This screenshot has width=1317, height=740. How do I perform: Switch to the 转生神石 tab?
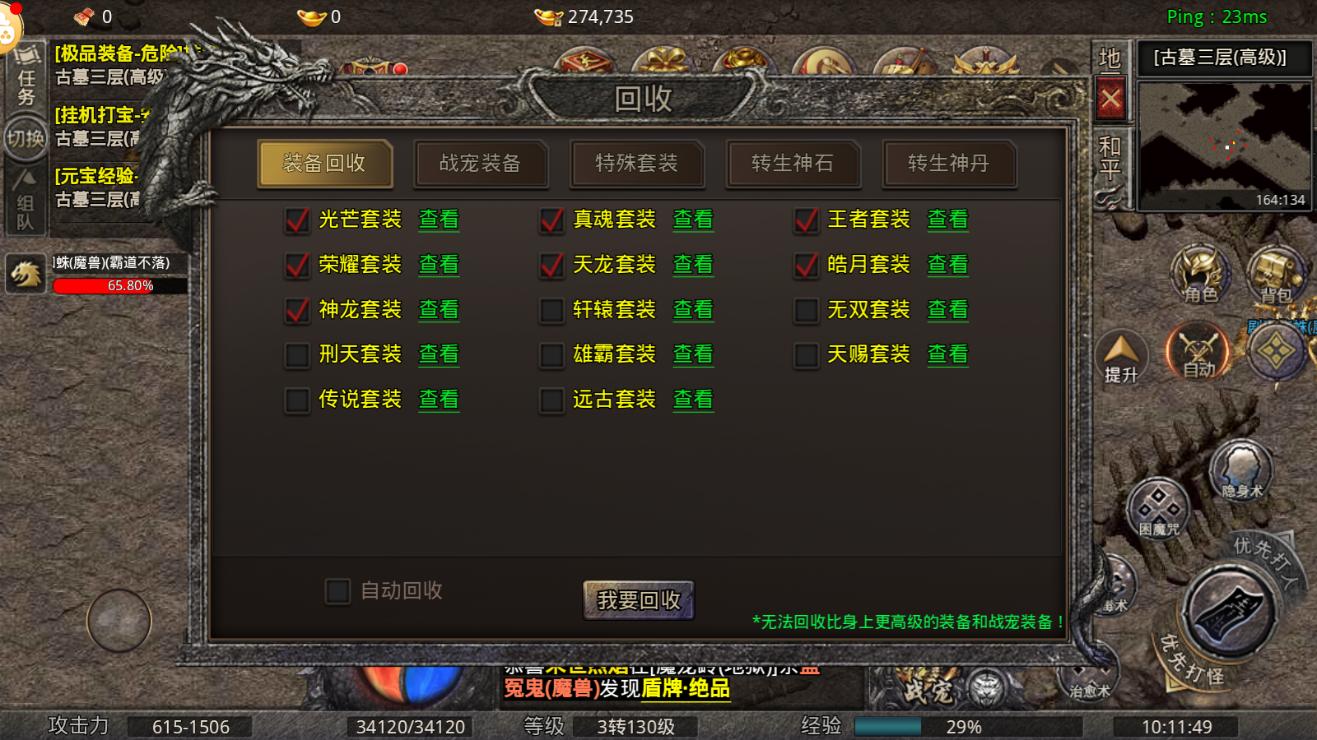click(793, 163)
